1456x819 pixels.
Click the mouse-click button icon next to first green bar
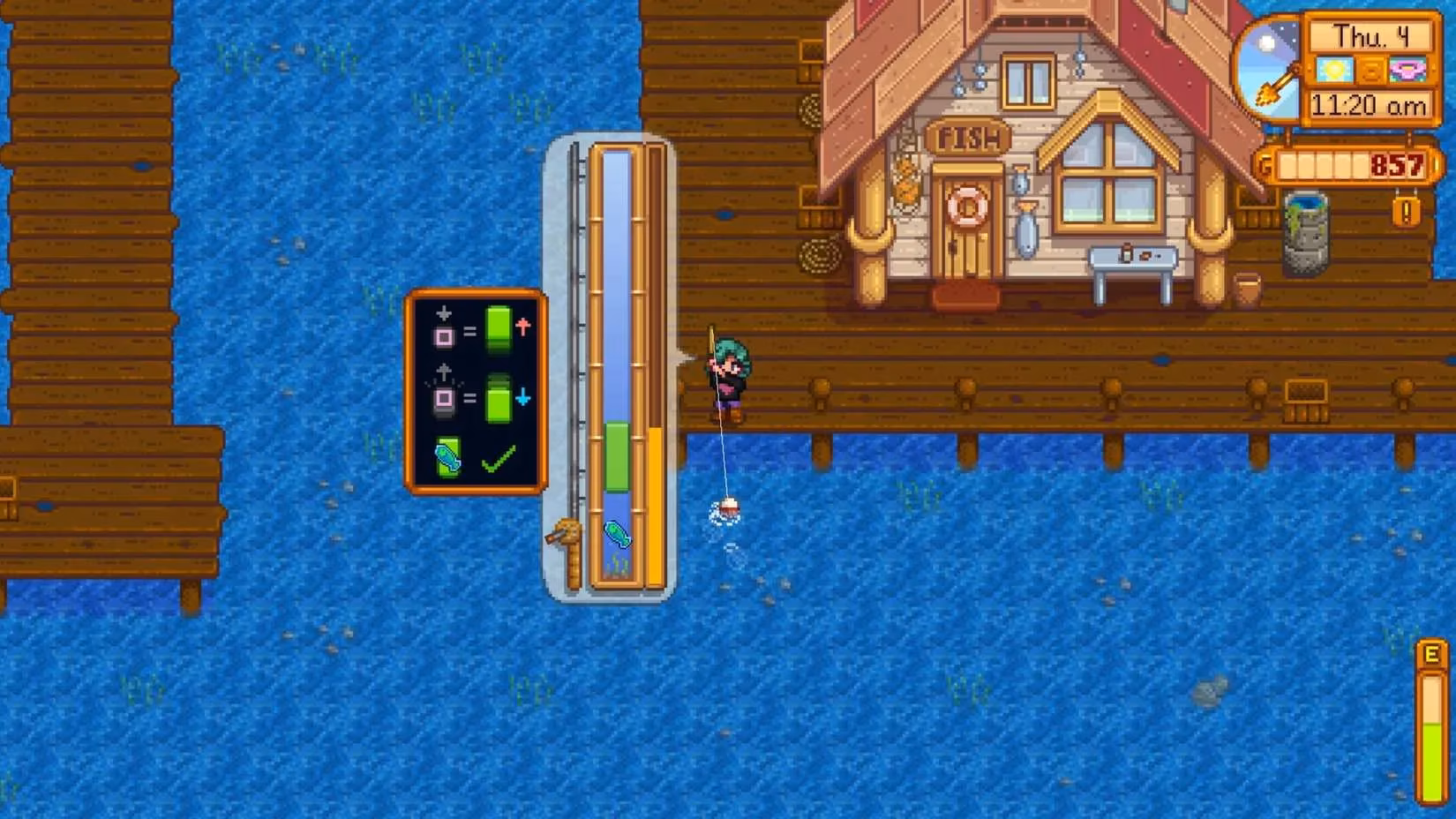(x=446, y=335)
